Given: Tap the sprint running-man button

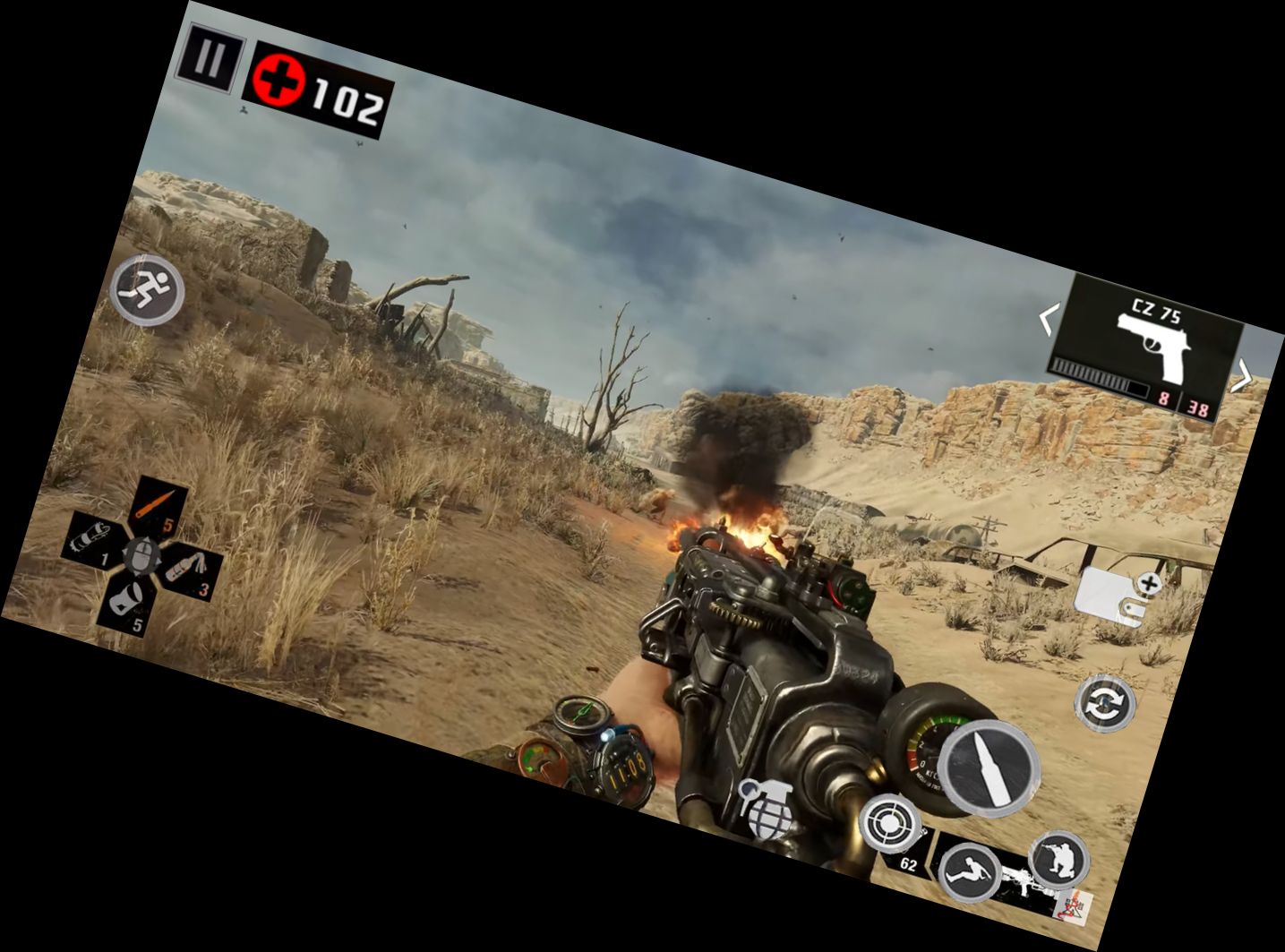Looking at the screenshot, I should pyautogui.click(x=147, y=290).
